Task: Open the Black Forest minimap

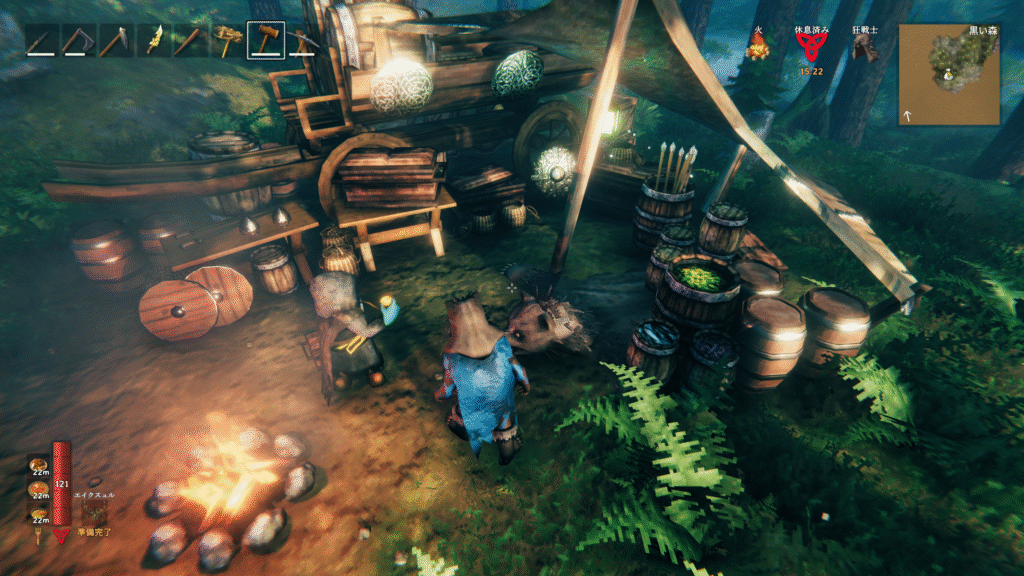Action: pos(949,74)
